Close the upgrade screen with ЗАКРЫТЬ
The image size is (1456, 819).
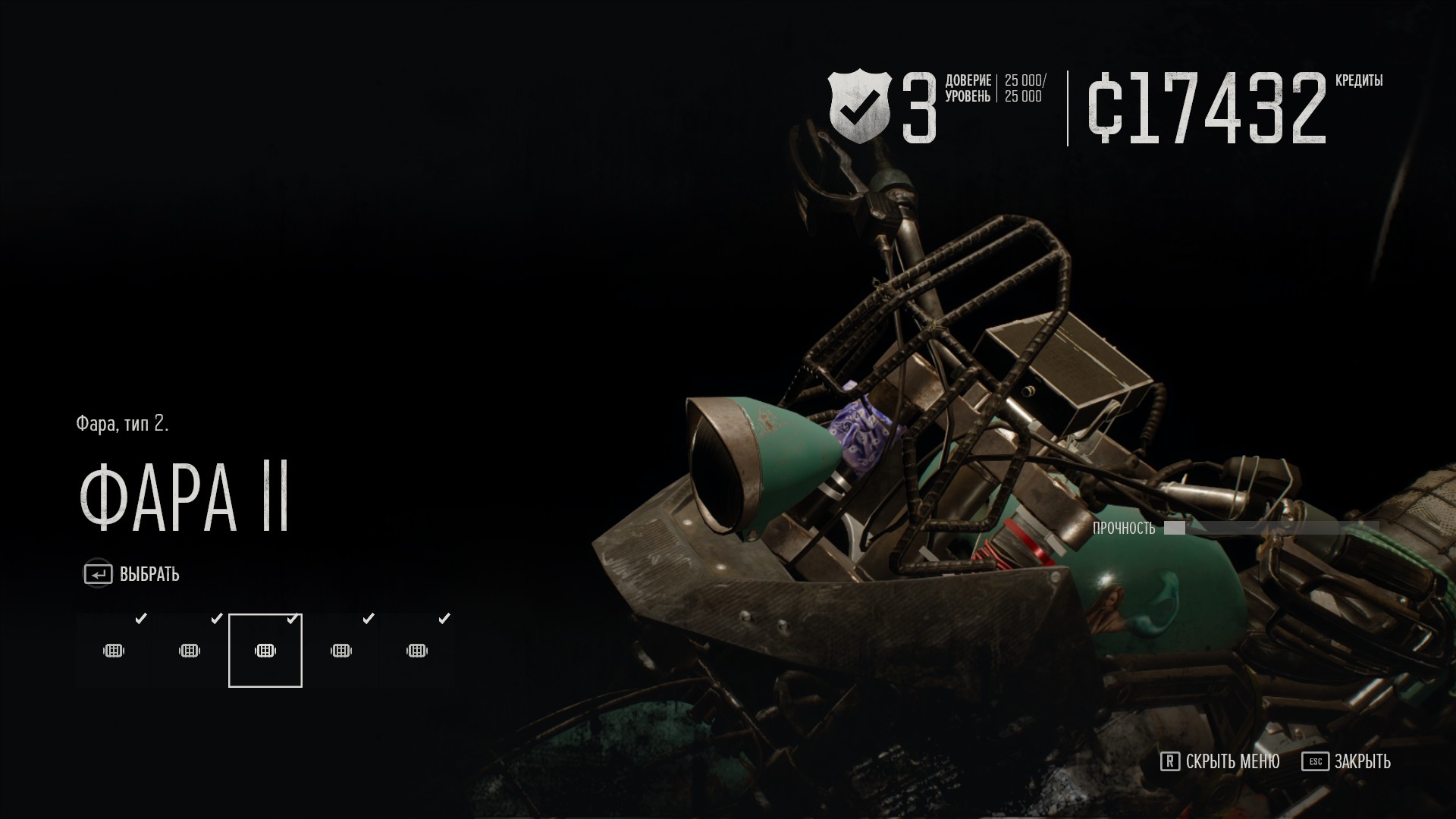[1347, 761]
